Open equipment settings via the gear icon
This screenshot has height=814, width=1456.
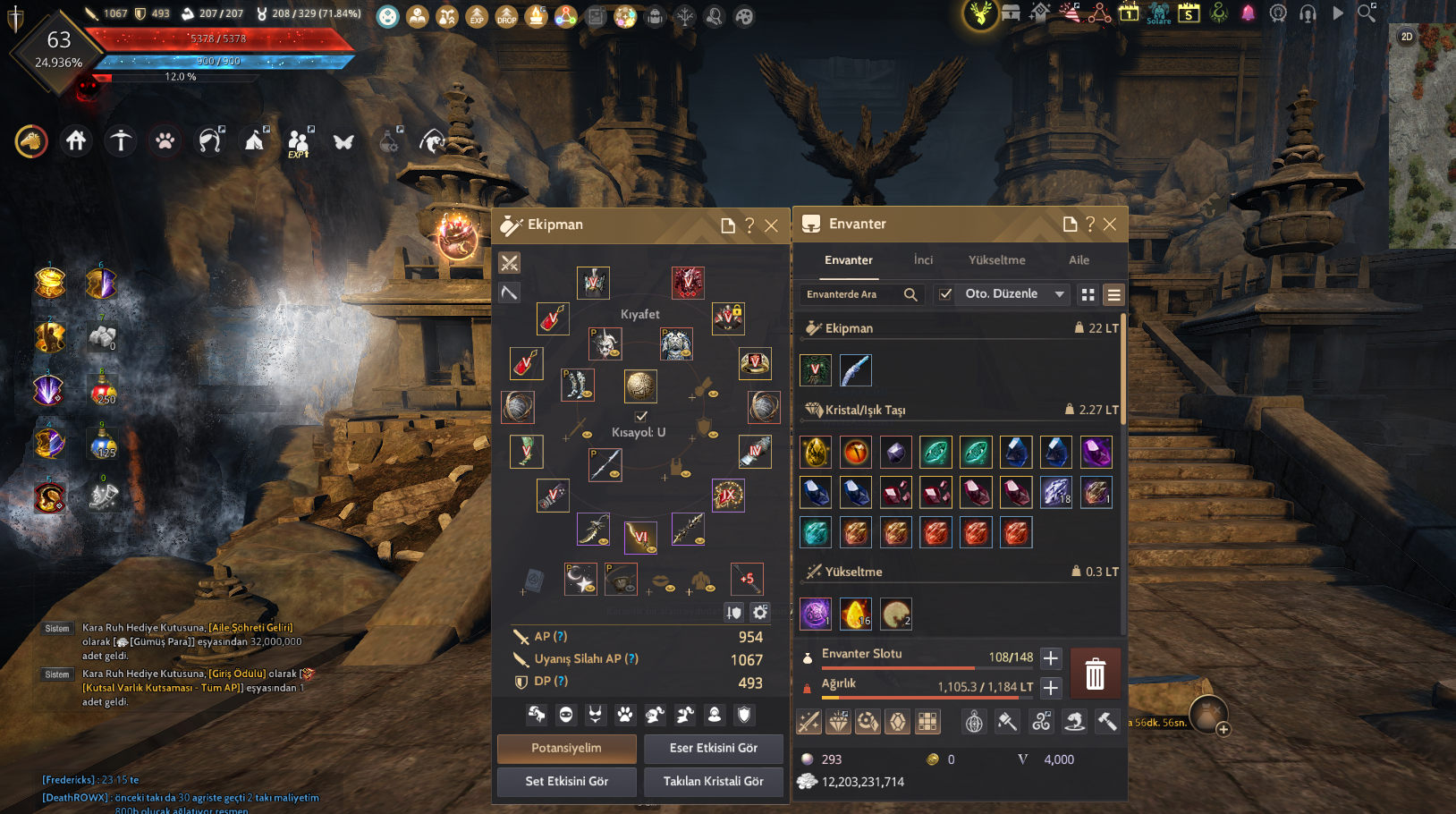coord(759,612)
